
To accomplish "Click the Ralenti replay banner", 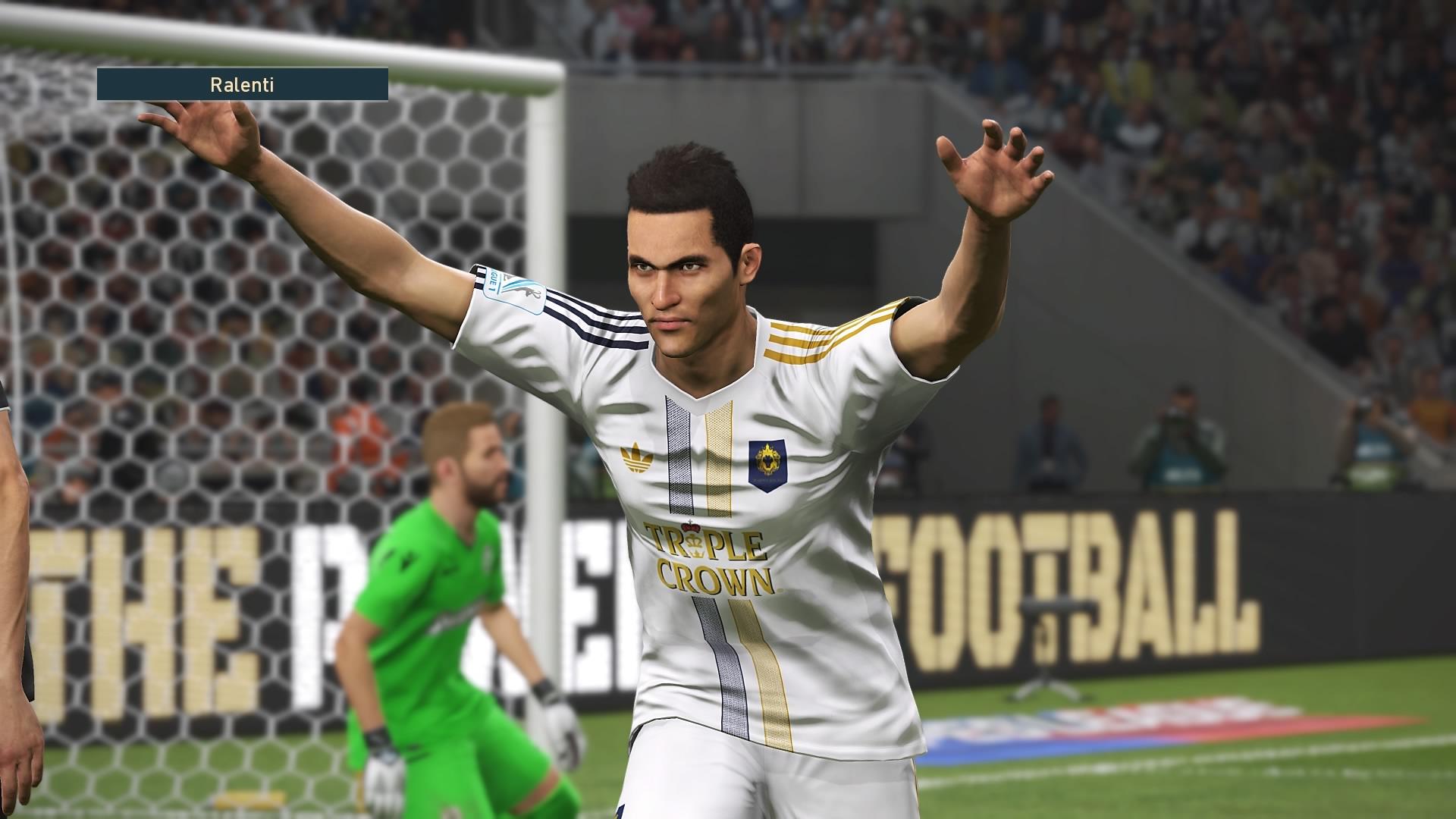I will (x=242, y=84).
